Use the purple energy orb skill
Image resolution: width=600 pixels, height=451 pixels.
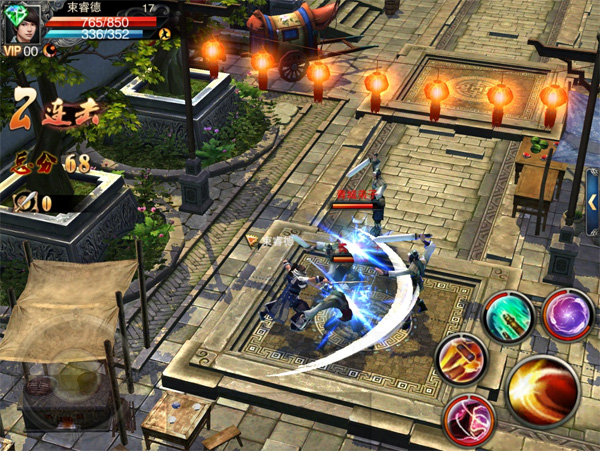point(568,313)
